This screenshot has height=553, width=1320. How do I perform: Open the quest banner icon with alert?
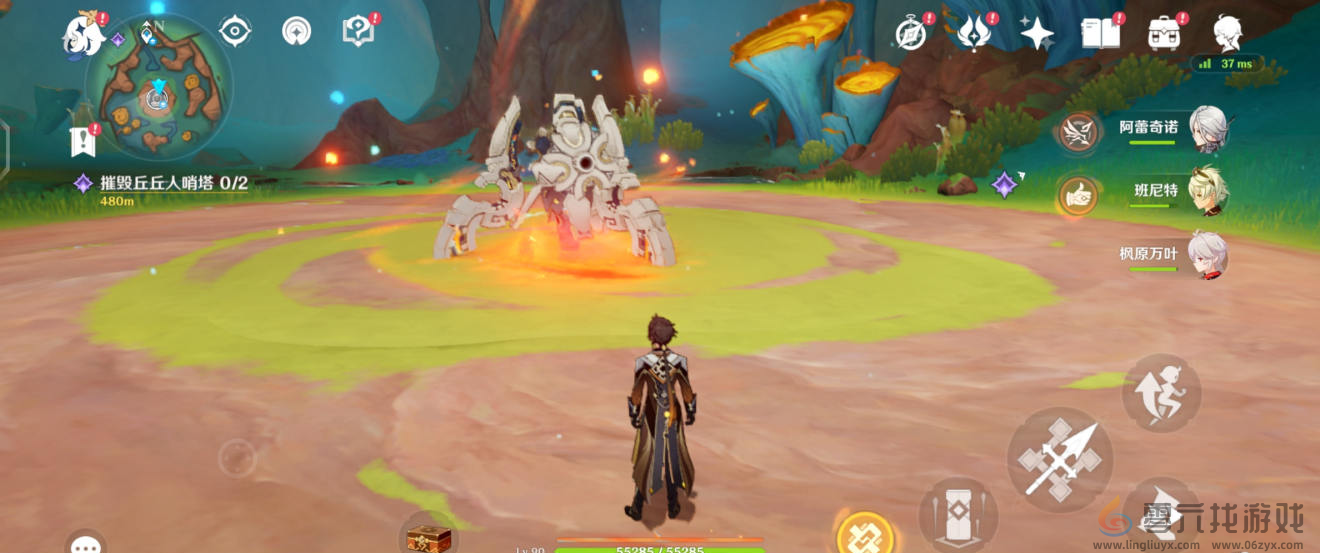tap(81, 141)
